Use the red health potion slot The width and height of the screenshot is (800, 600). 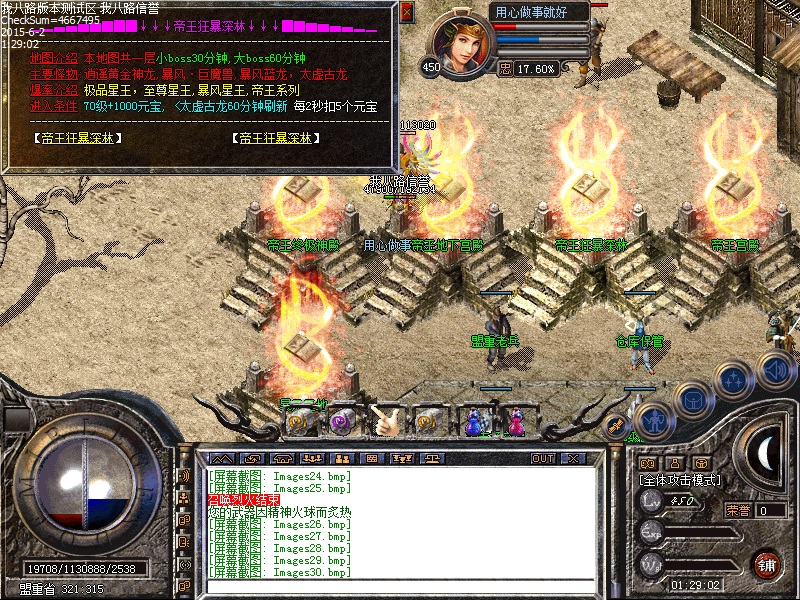click(x=517, y=421)
